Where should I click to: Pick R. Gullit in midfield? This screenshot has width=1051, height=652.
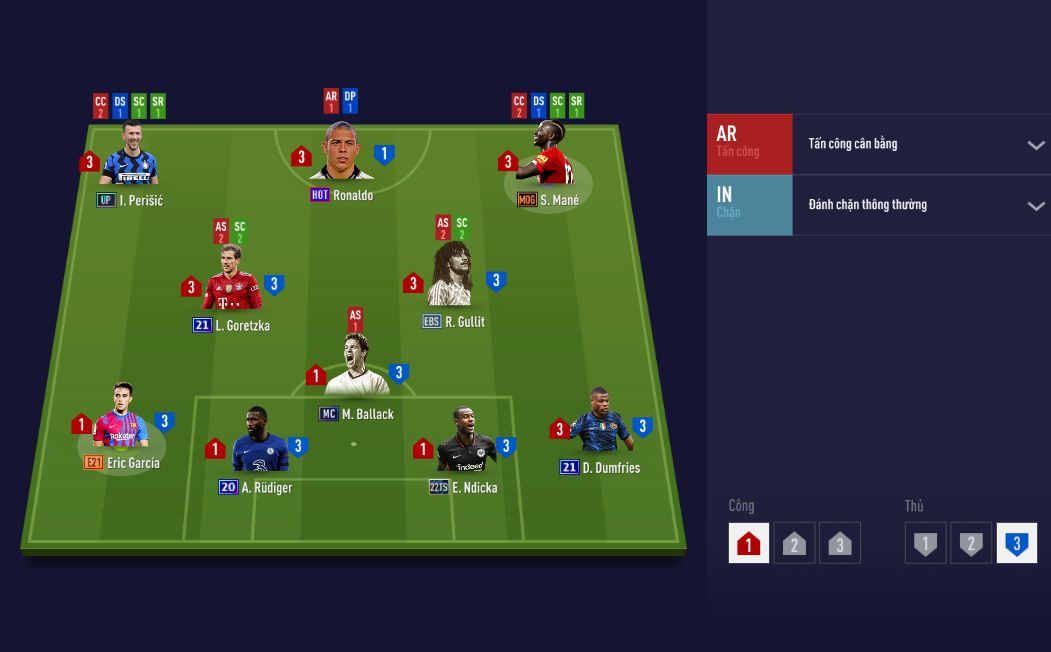click(x=451, y=277)
